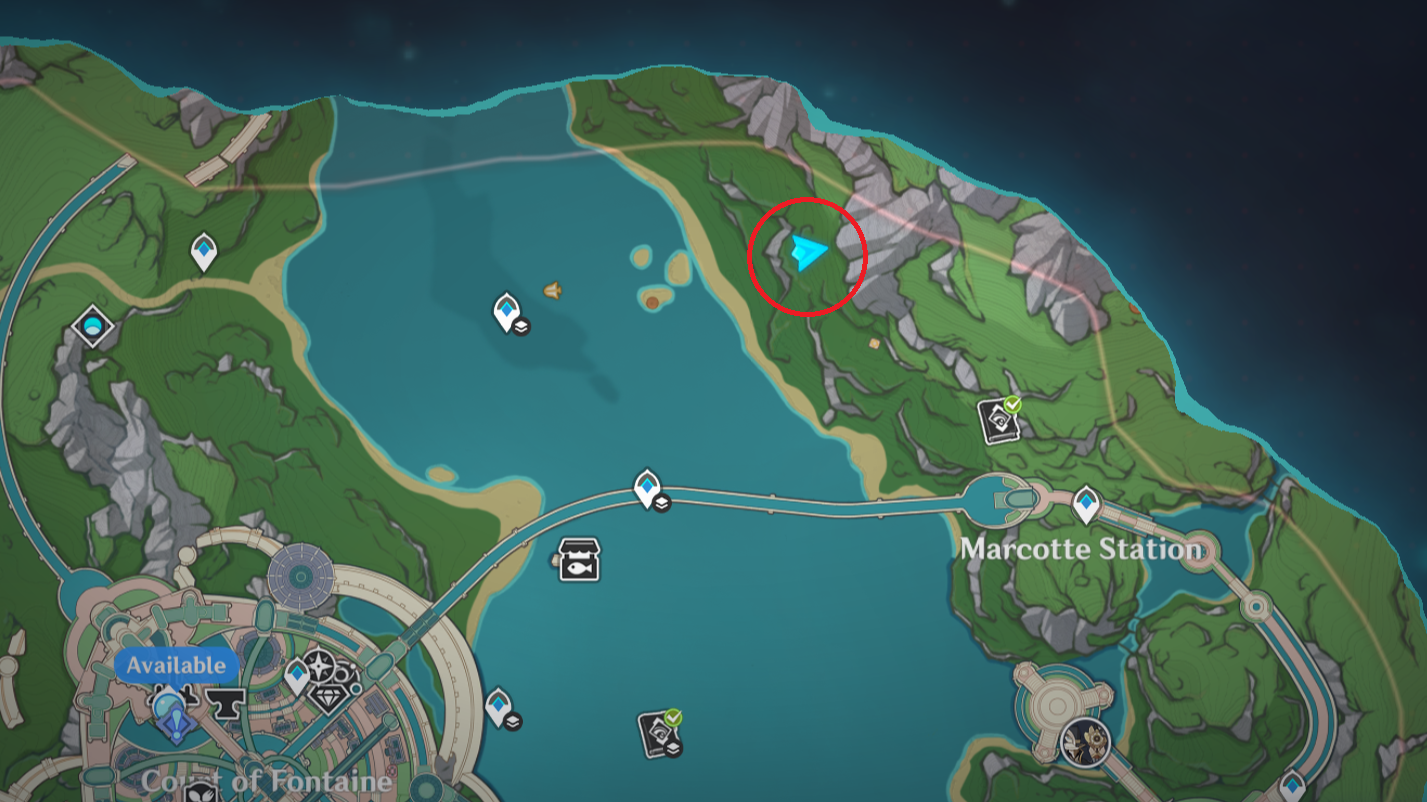The width and height of the screenshot is (1427, 802).
Task: Click the Available quest bubble
Action: [175, 663]
